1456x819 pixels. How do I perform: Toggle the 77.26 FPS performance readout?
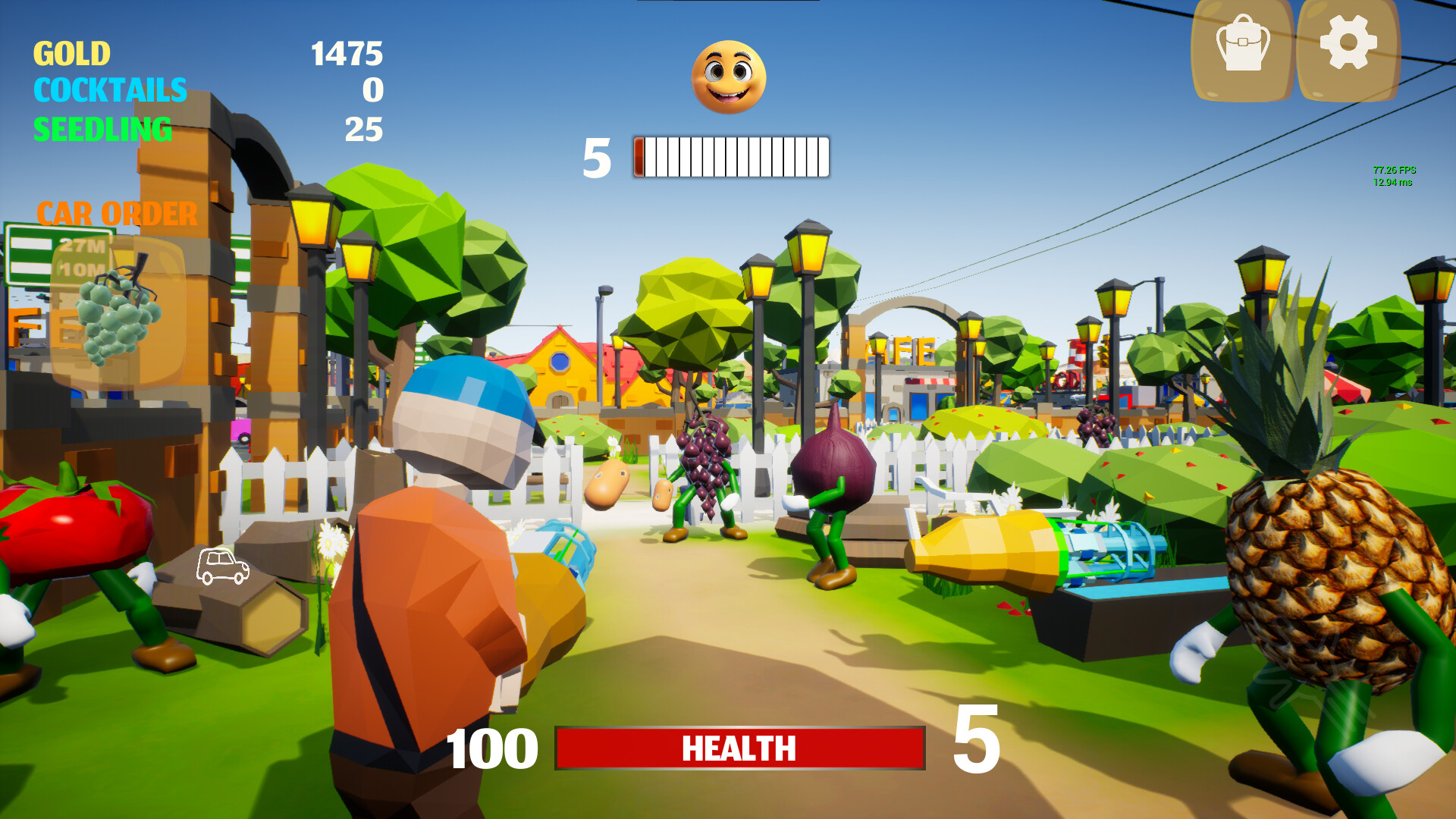(x=1393, y=168)
